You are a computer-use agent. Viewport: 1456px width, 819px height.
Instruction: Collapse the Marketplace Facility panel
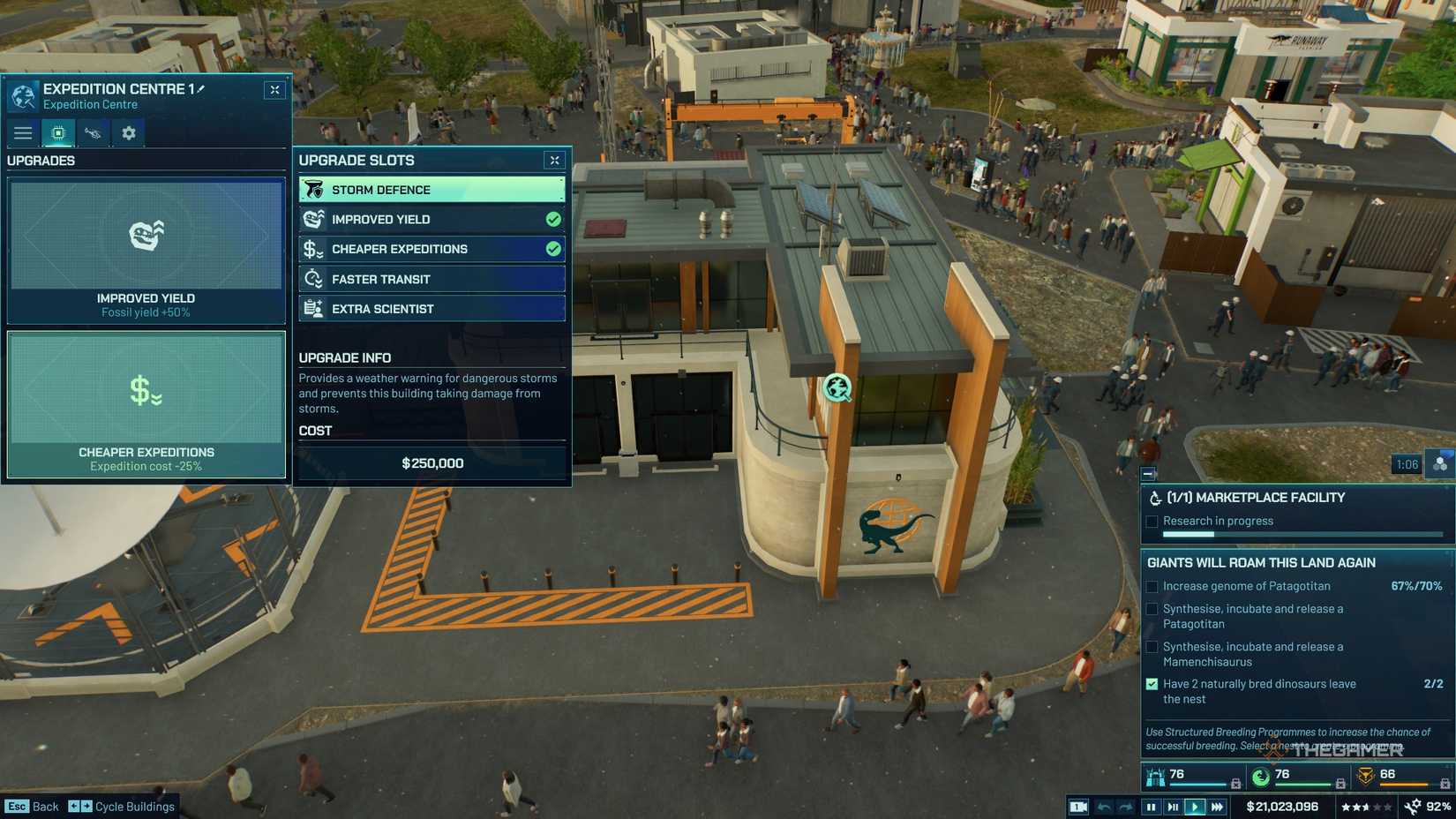(1149, 474)
